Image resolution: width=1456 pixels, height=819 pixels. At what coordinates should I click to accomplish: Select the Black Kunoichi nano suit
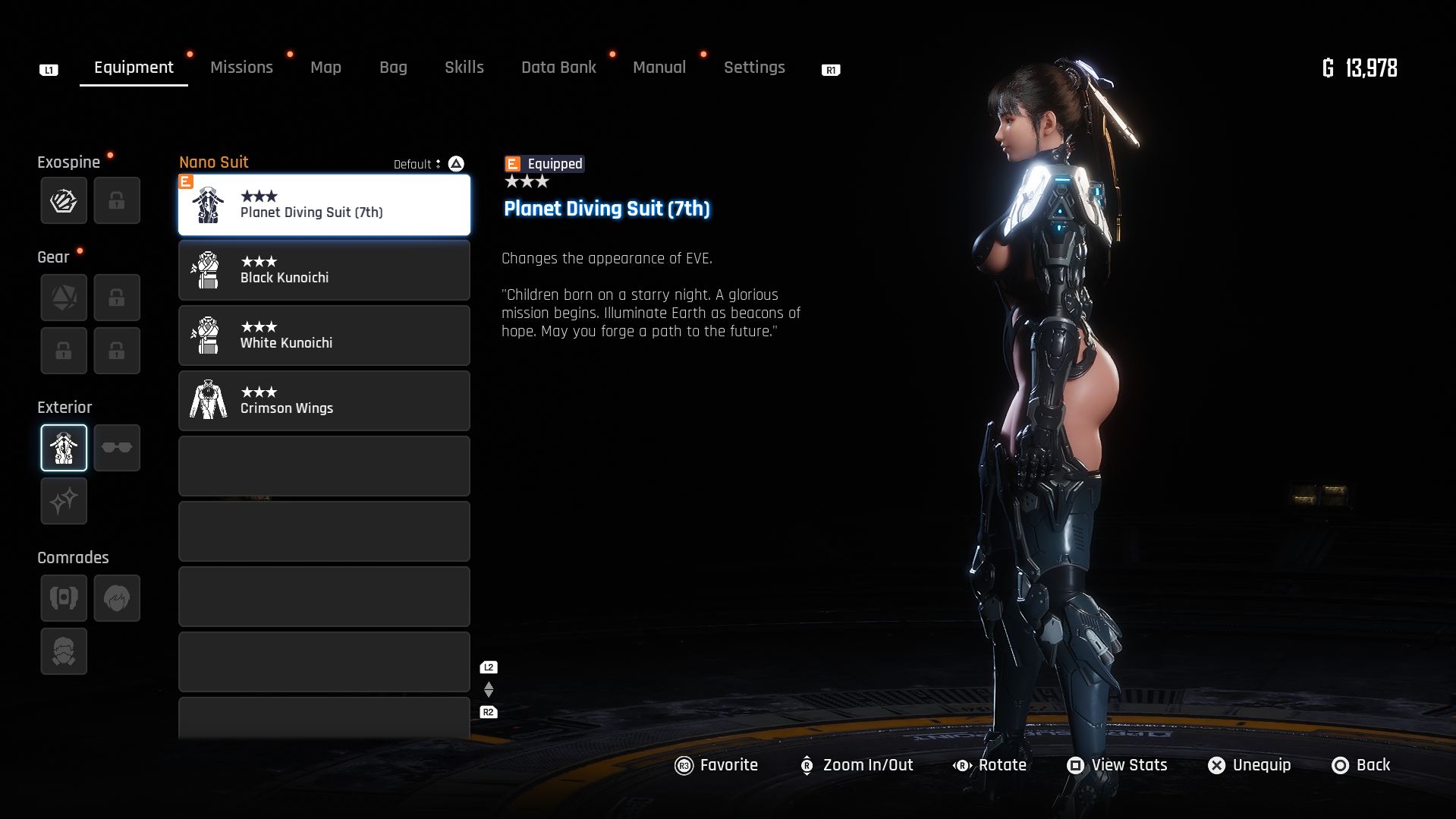pos(324,270)
